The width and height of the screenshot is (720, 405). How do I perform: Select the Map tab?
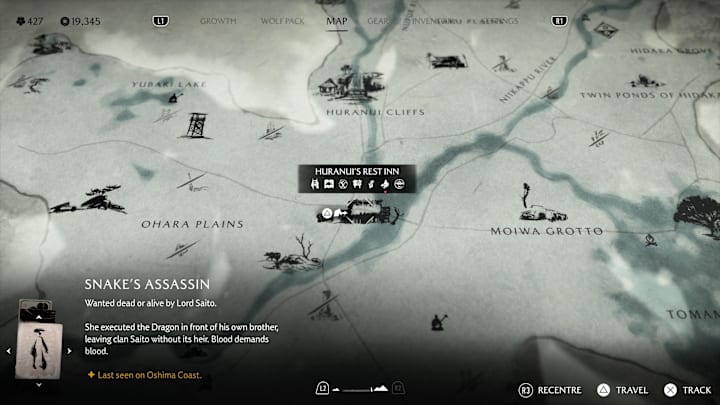coord(337,20)
